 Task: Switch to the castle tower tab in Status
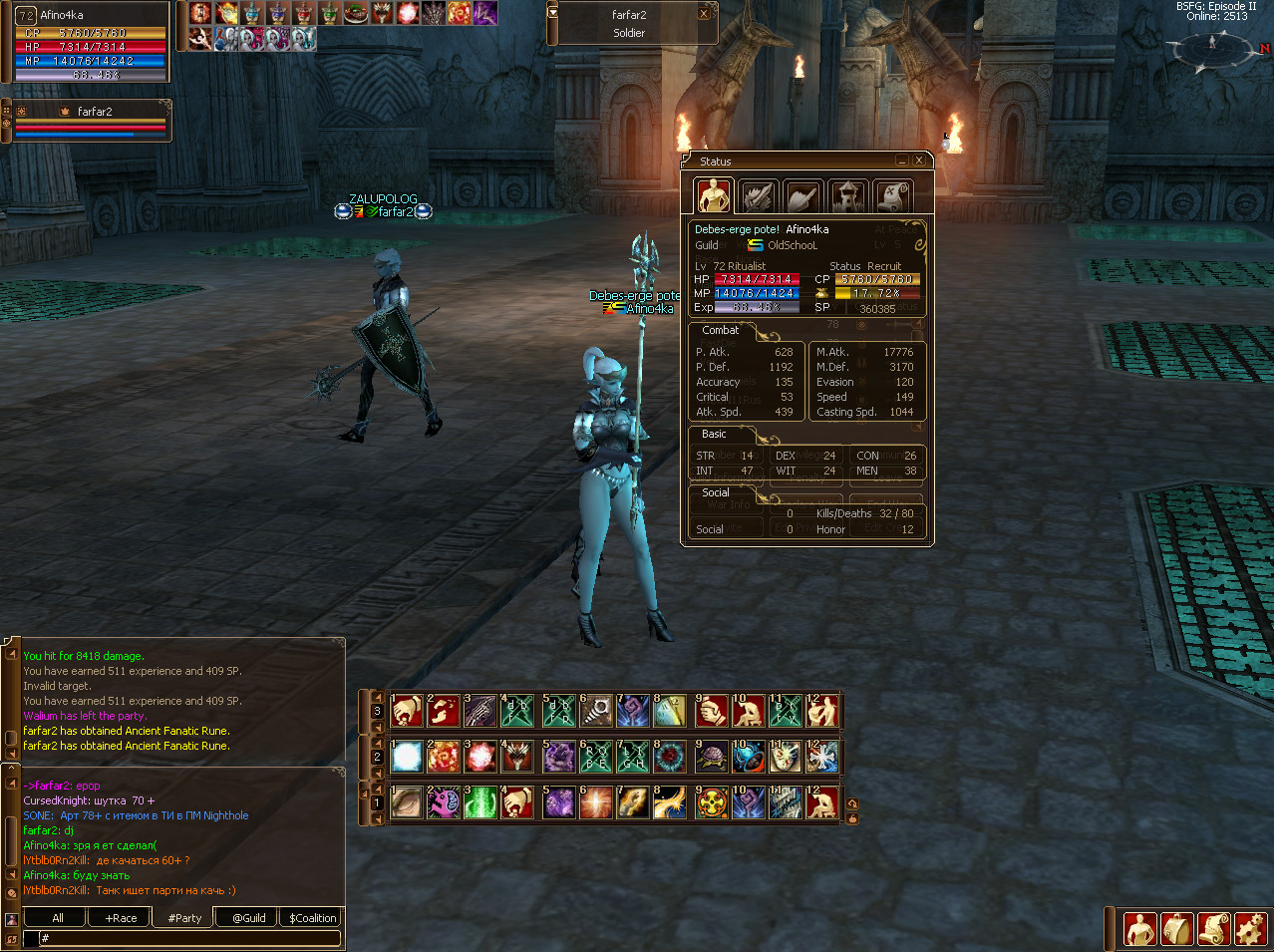tap(848, 196)
